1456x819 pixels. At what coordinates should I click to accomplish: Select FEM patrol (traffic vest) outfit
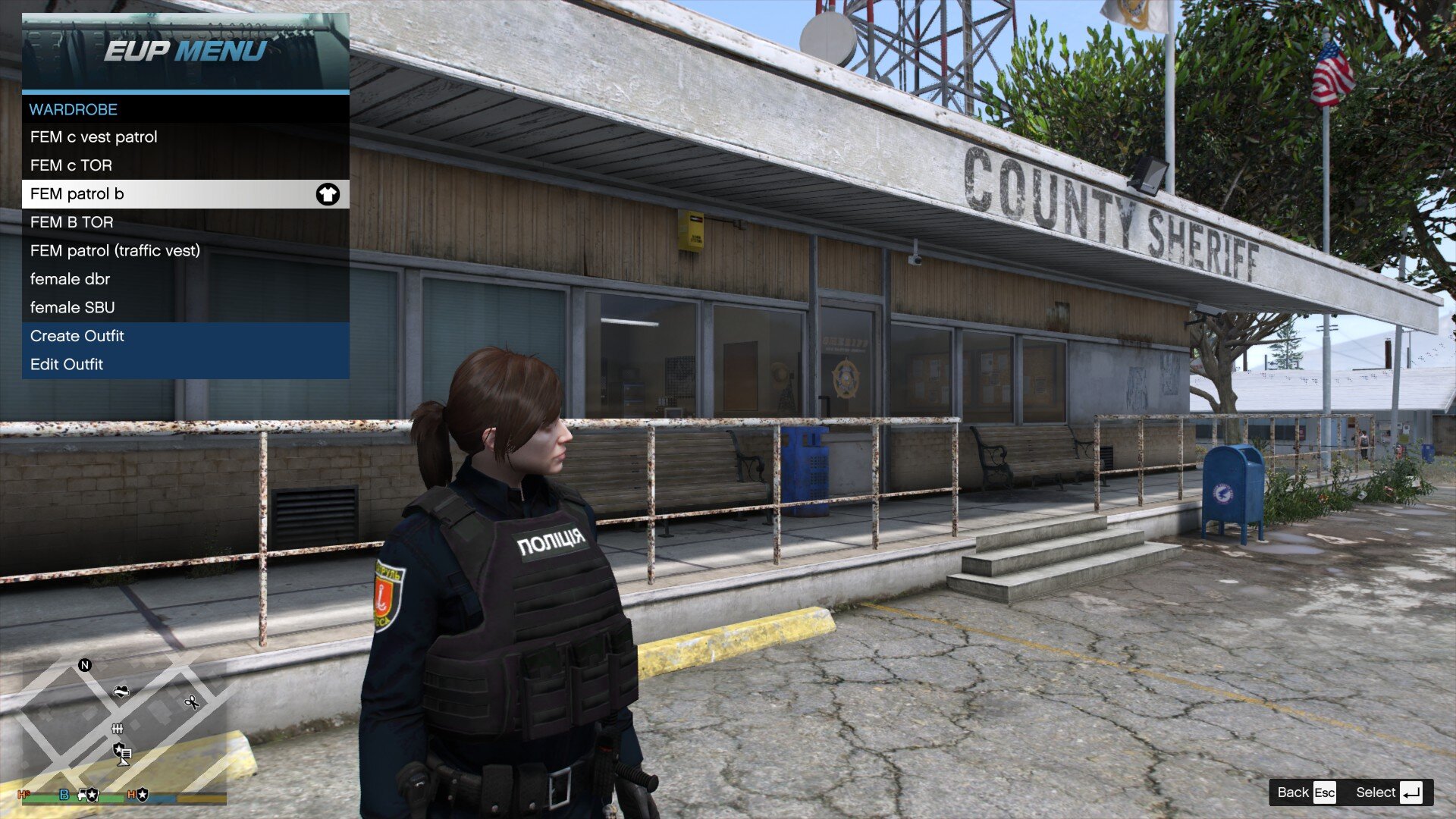pyautogui.click(x=185, y=251)
